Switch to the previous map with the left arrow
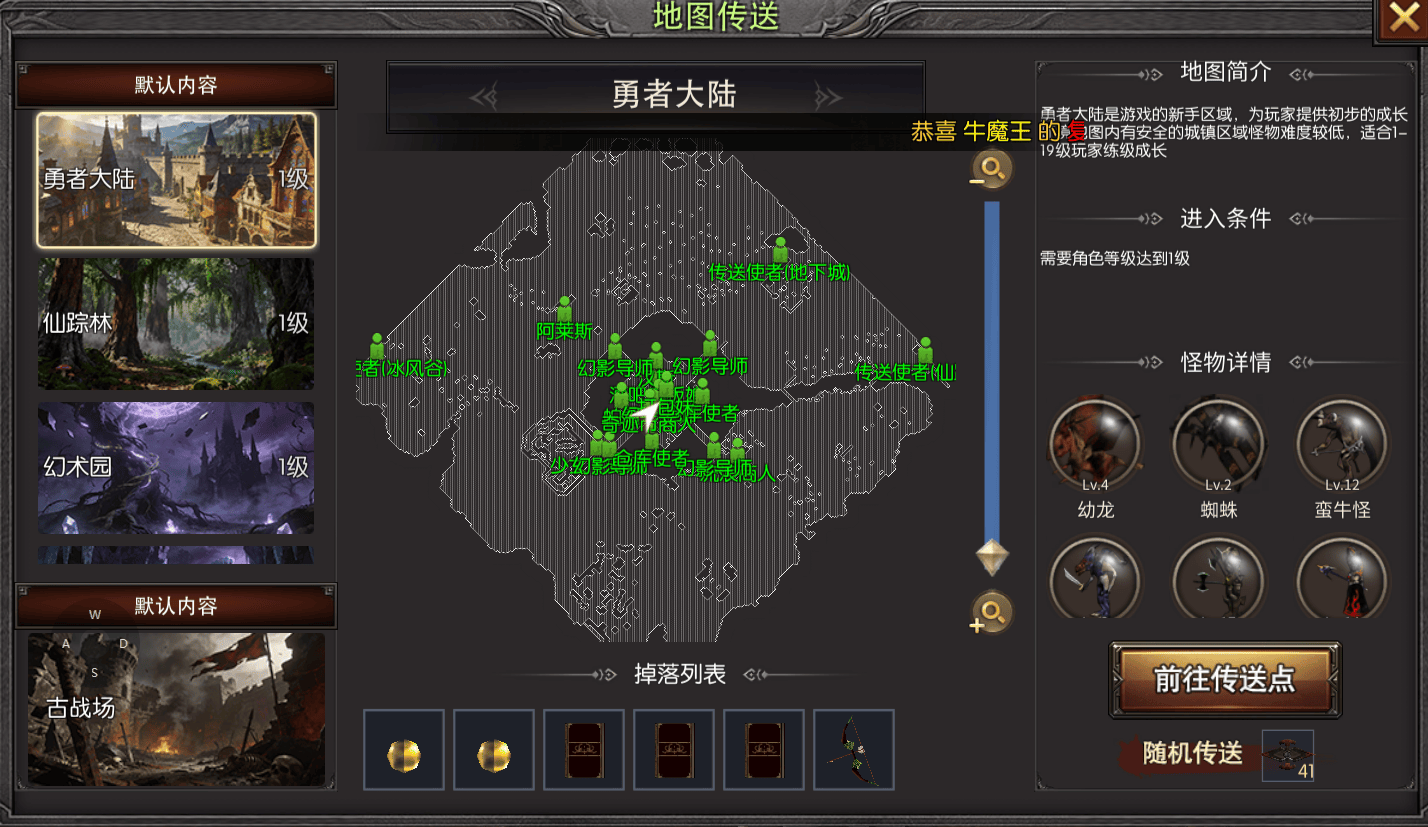1428x827 pixels. (x=485, y=96)
